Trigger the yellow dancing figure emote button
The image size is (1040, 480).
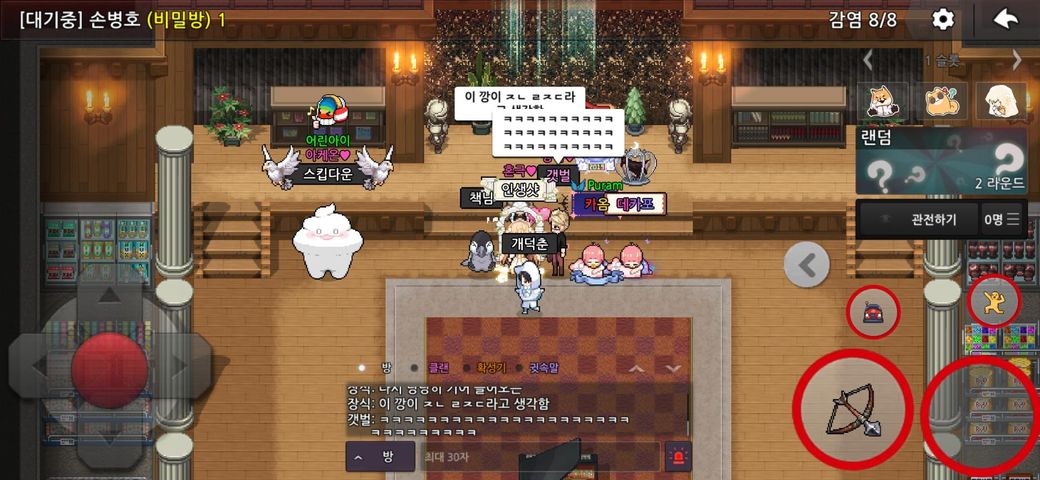pos(993,301)
